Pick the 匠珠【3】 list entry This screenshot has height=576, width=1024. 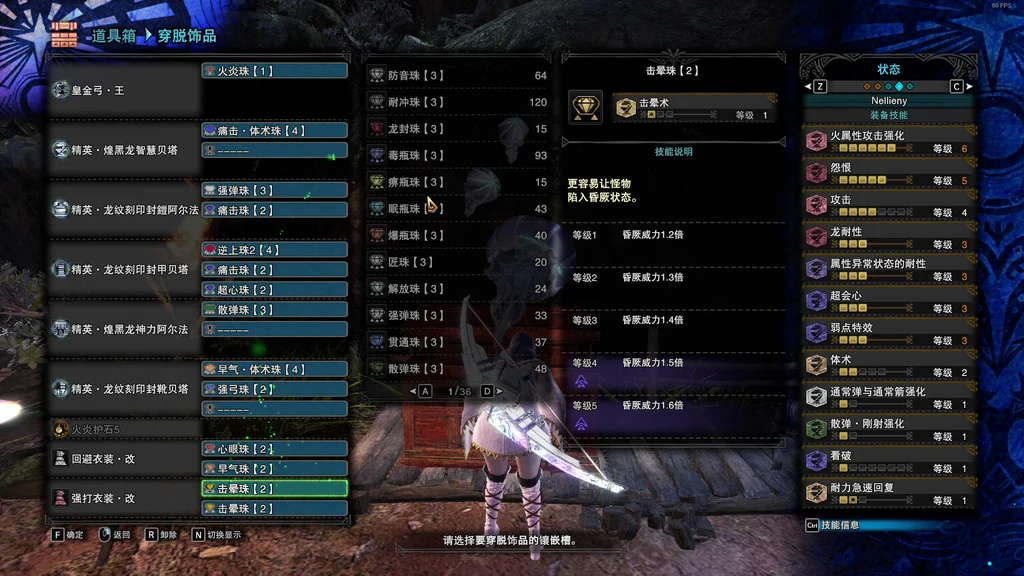click(x=457, y=262)
